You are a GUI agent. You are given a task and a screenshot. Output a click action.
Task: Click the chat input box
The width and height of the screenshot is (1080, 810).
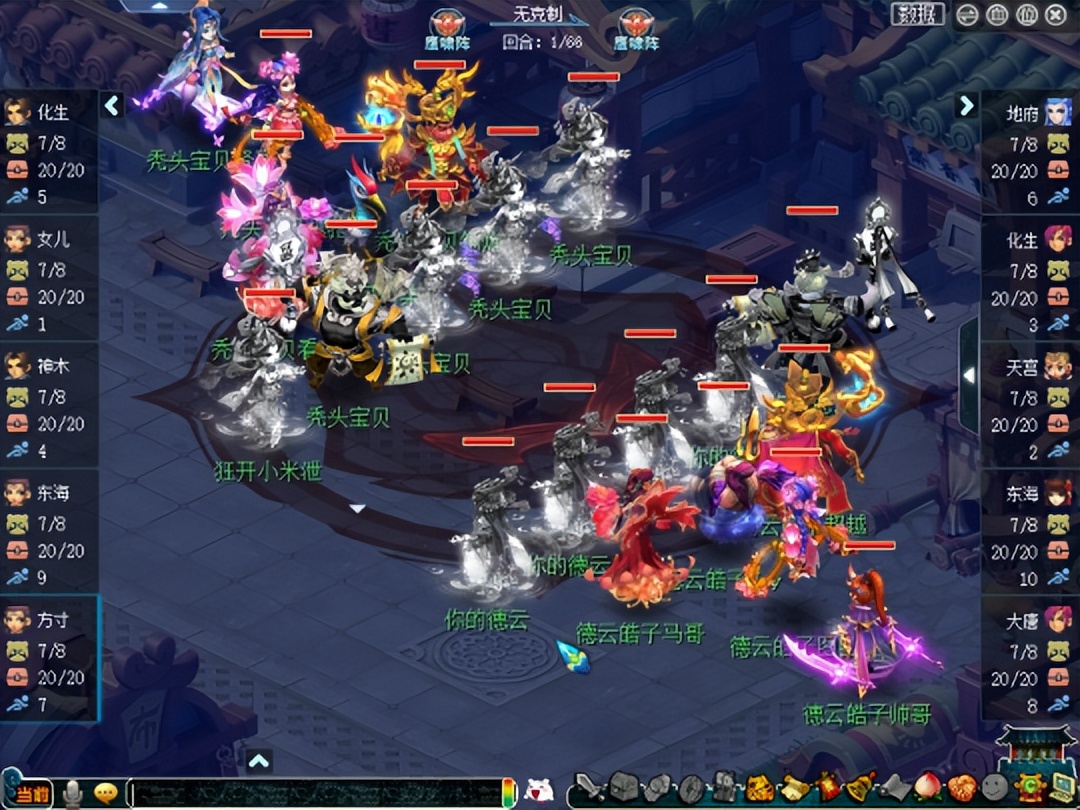click(315, 793)
